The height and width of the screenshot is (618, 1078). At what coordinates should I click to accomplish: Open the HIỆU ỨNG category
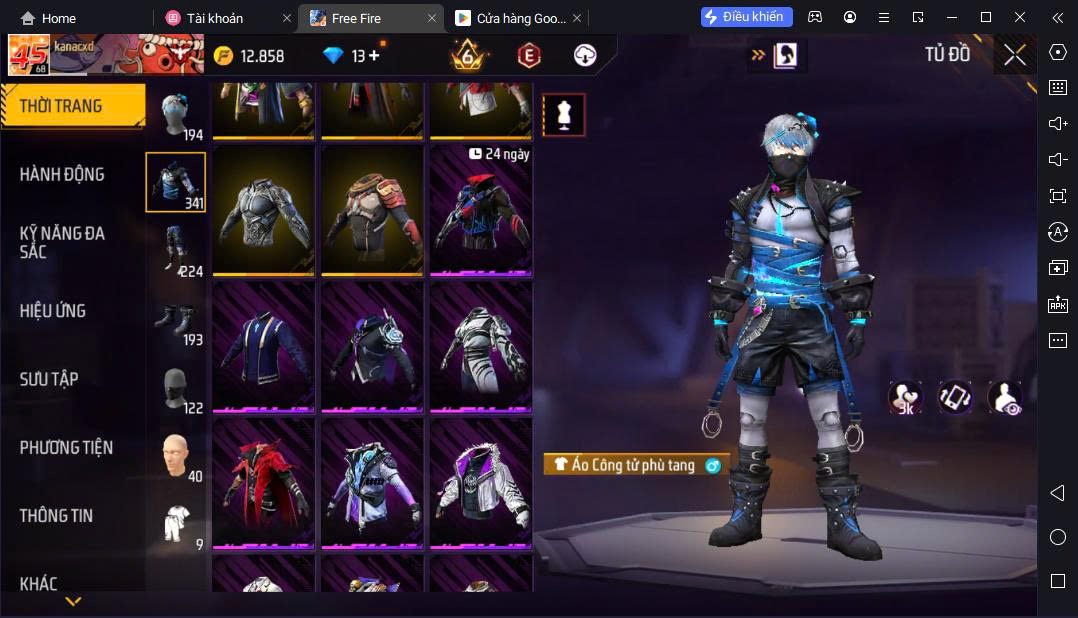click(53, 311)
